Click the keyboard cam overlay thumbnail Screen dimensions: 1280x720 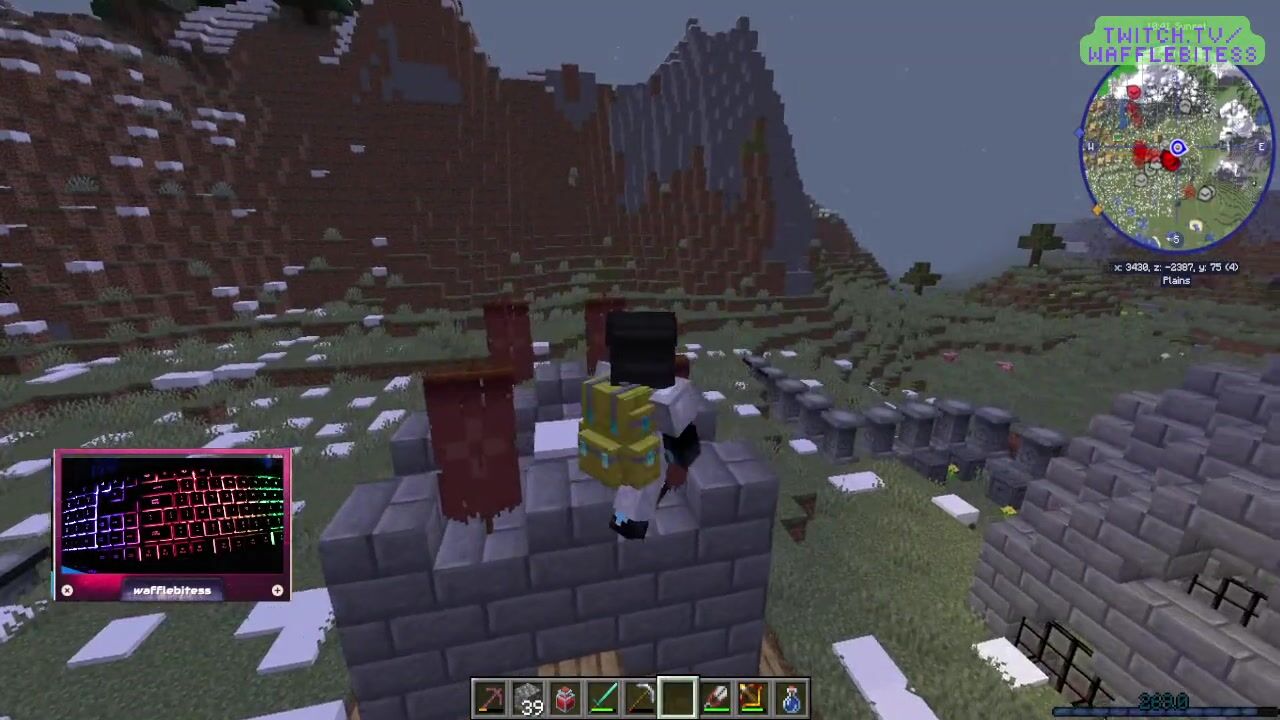172,517
